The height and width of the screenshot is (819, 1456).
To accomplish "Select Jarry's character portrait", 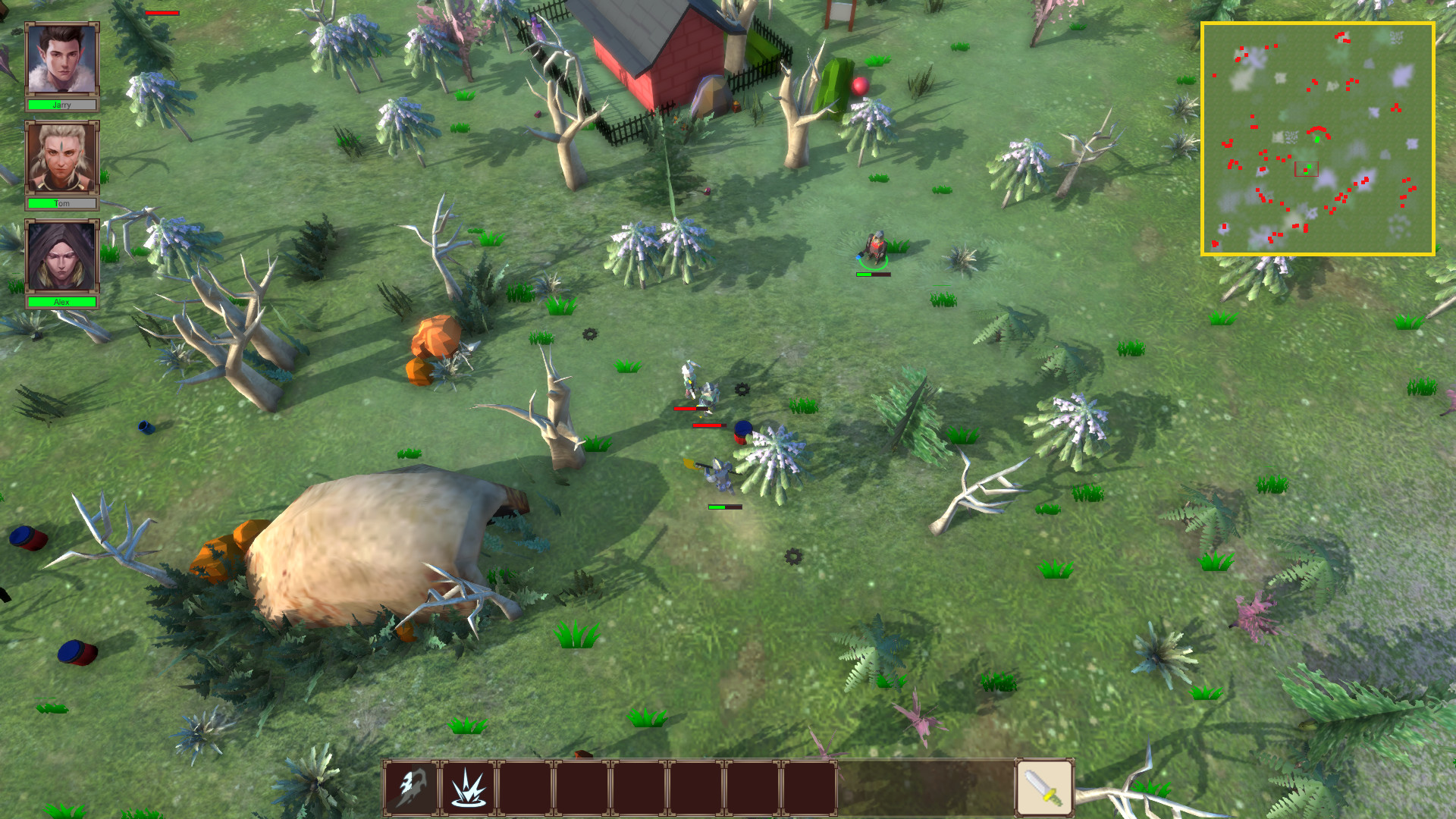I will pyautogui.click(x=61, y=59).
